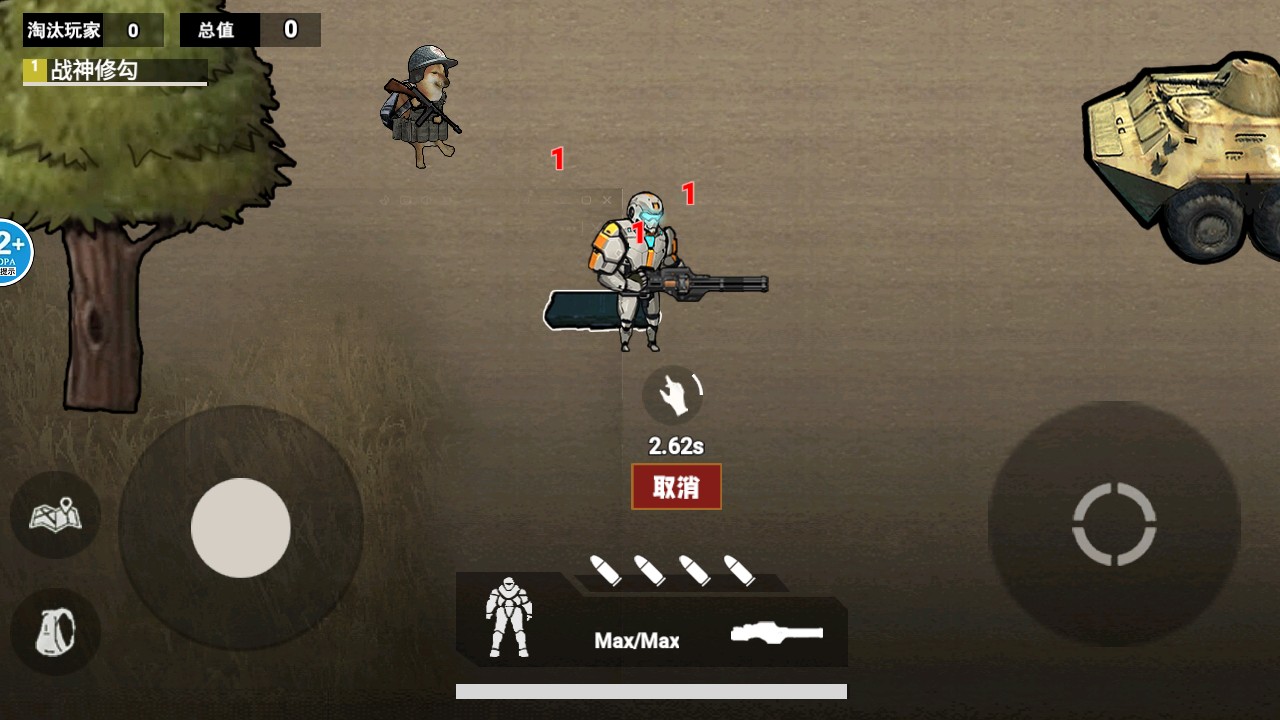The image size is (1280, 720).
Task: Tap the 2.62s countdown timer
Action: [x=675, y=446]
